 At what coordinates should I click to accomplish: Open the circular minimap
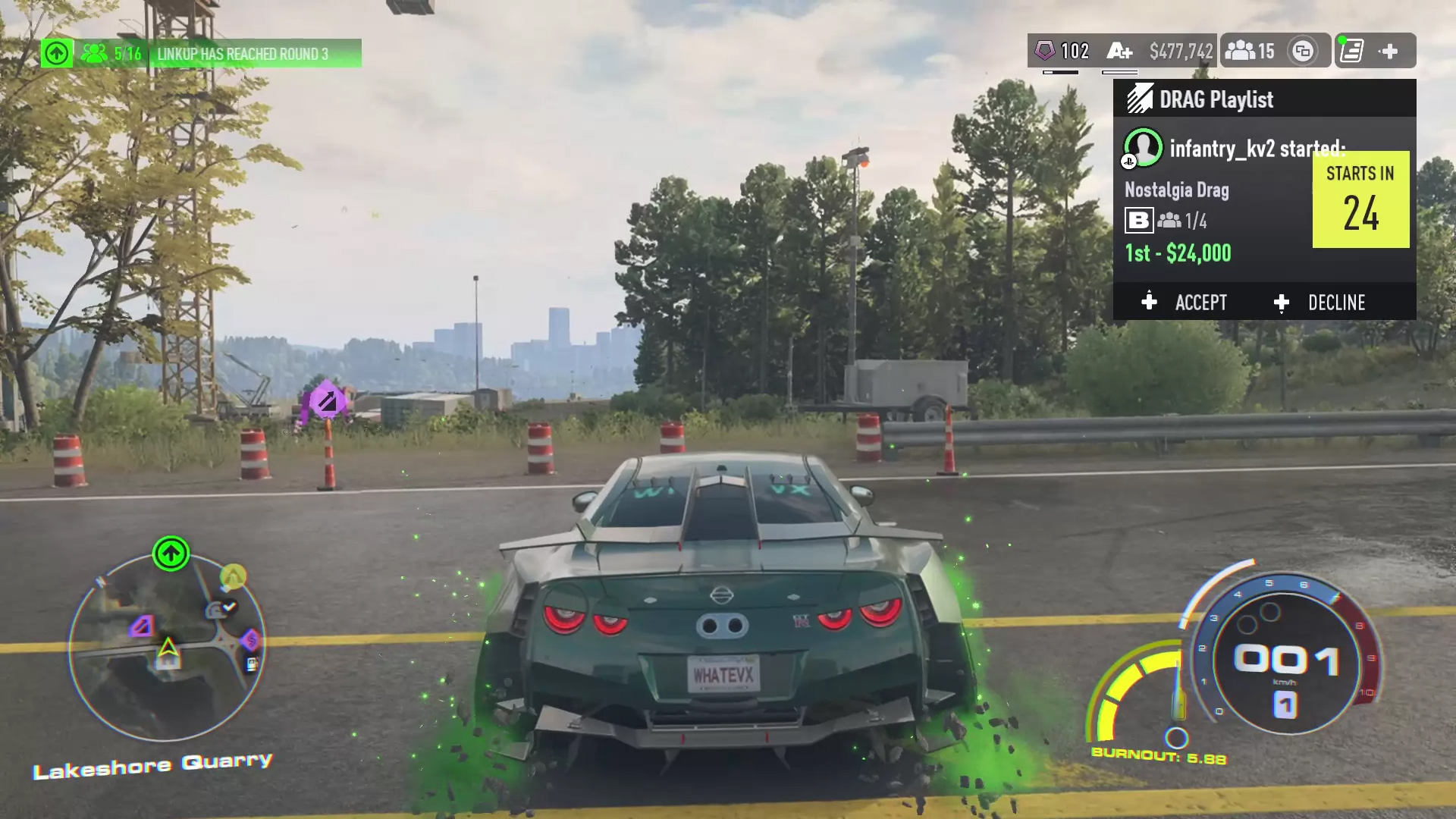tap(167, 647)
